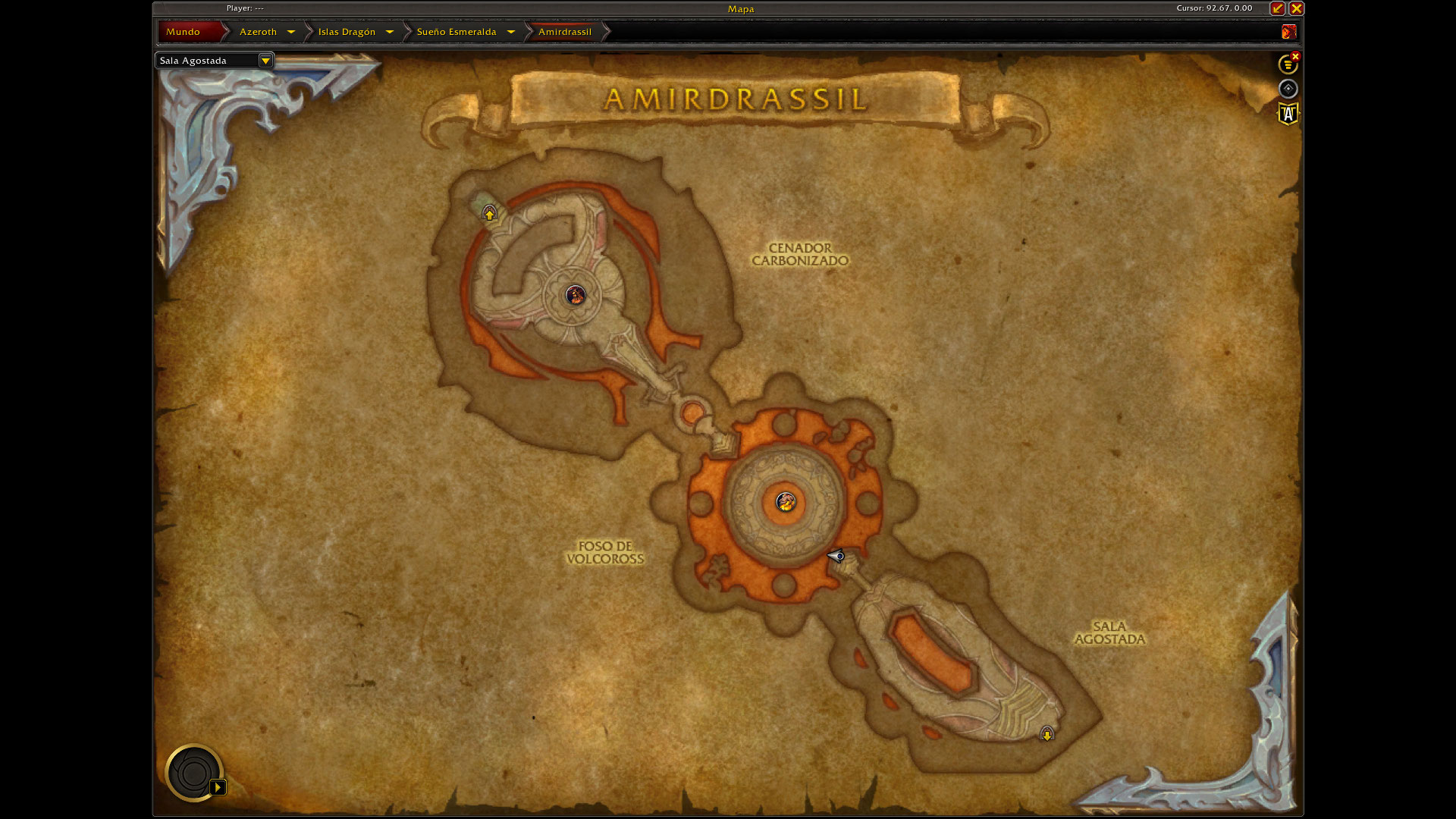This screenshot has height=819, width=1456.
Task: Select the Amirdrassil breadcrumb
Action: 565,32
